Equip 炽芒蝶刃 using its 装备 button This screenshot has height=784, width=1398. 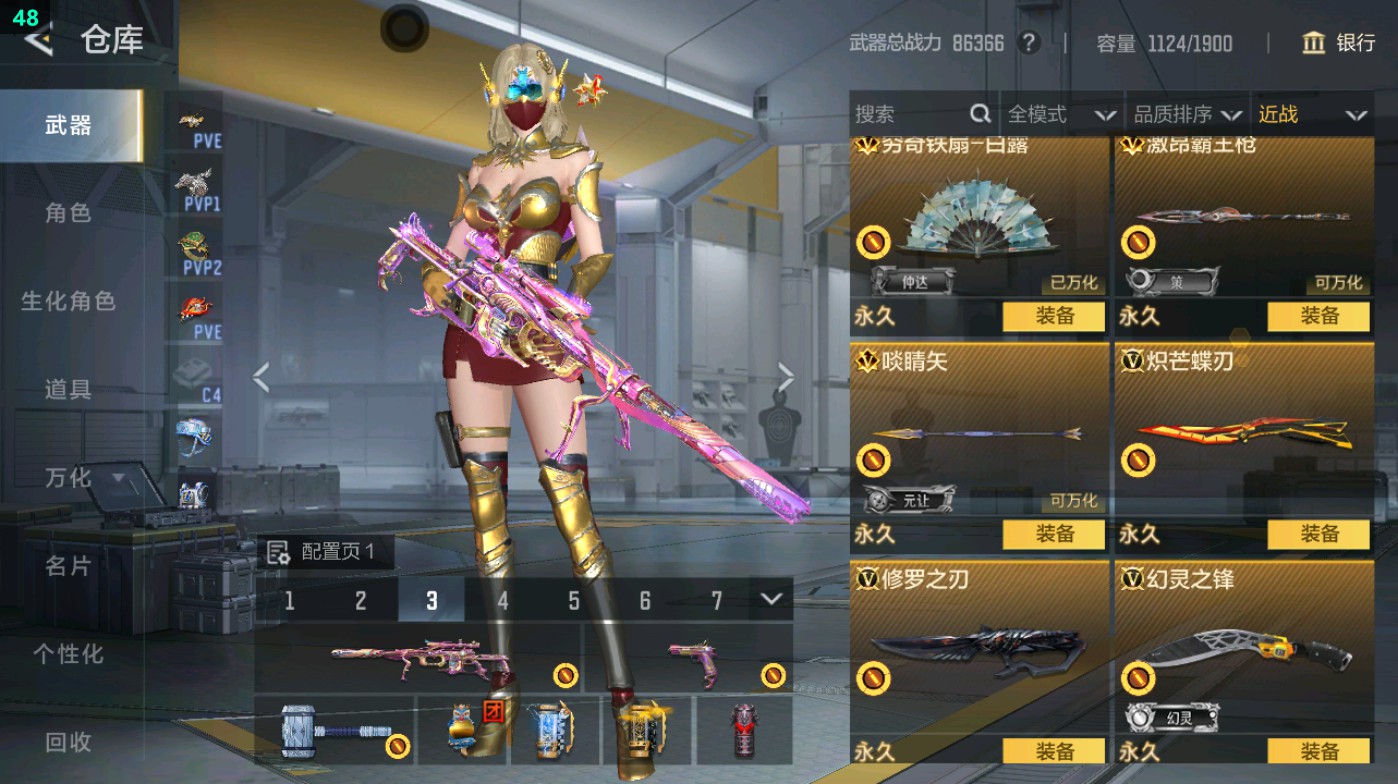click(x=1318, y=535)
